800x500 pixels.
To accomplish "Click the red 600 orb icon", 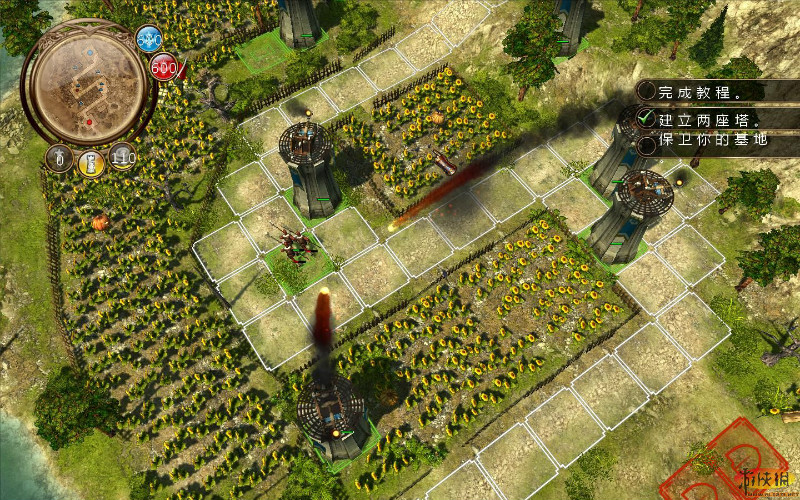I will click(x=164, y=67).
